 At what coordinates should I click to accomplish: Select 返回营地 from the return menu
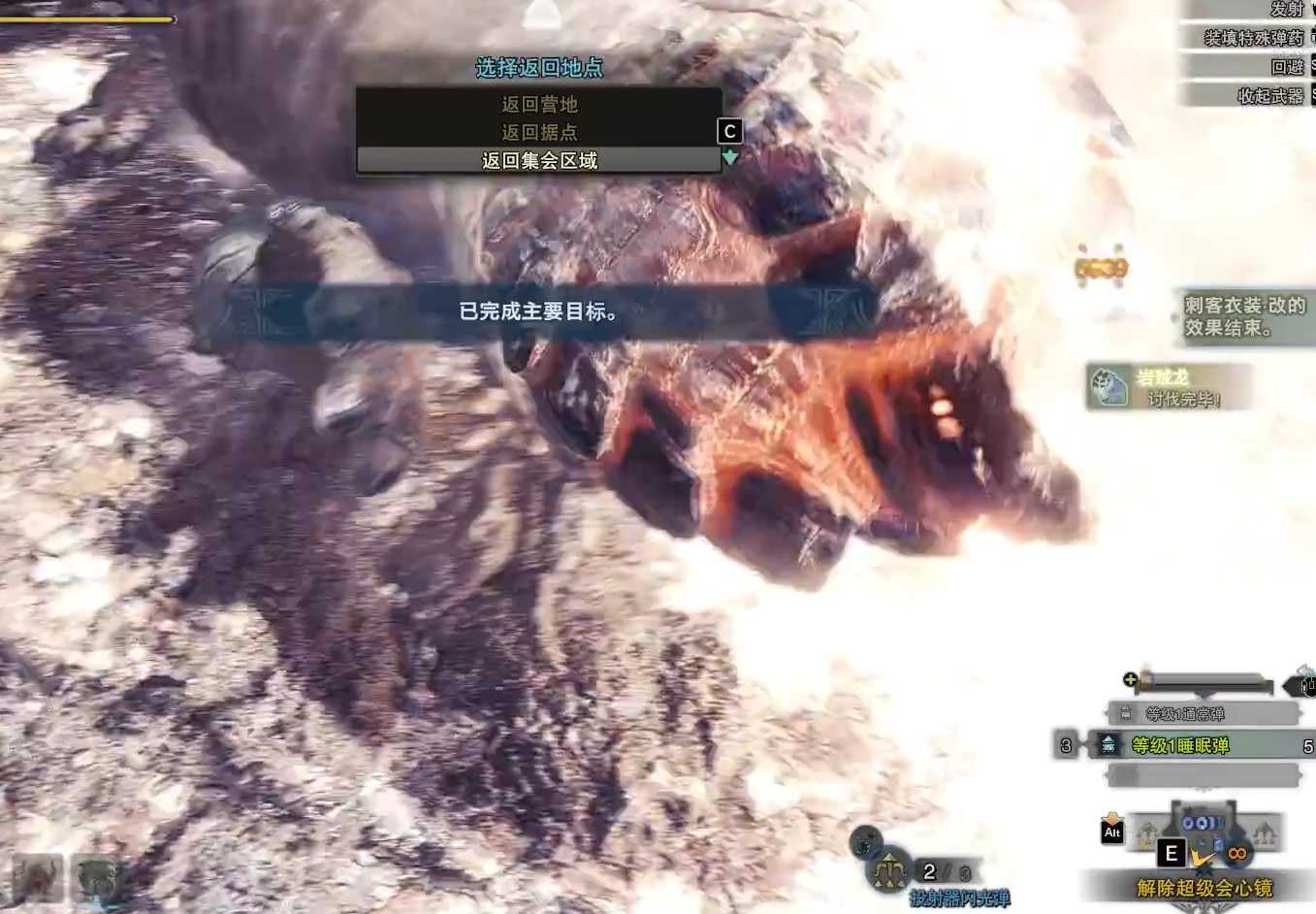tap(539, 104)
